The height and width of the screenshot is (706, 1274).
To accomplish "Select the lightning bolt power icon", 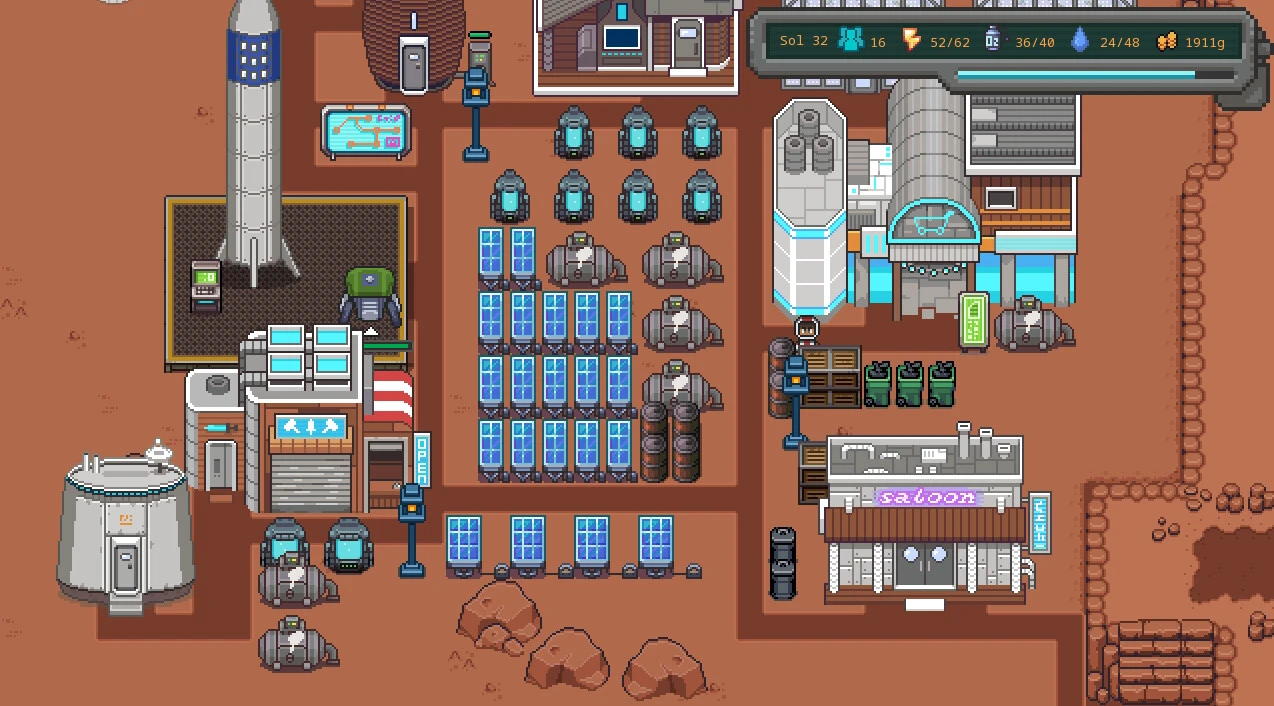I will point(911,41).
